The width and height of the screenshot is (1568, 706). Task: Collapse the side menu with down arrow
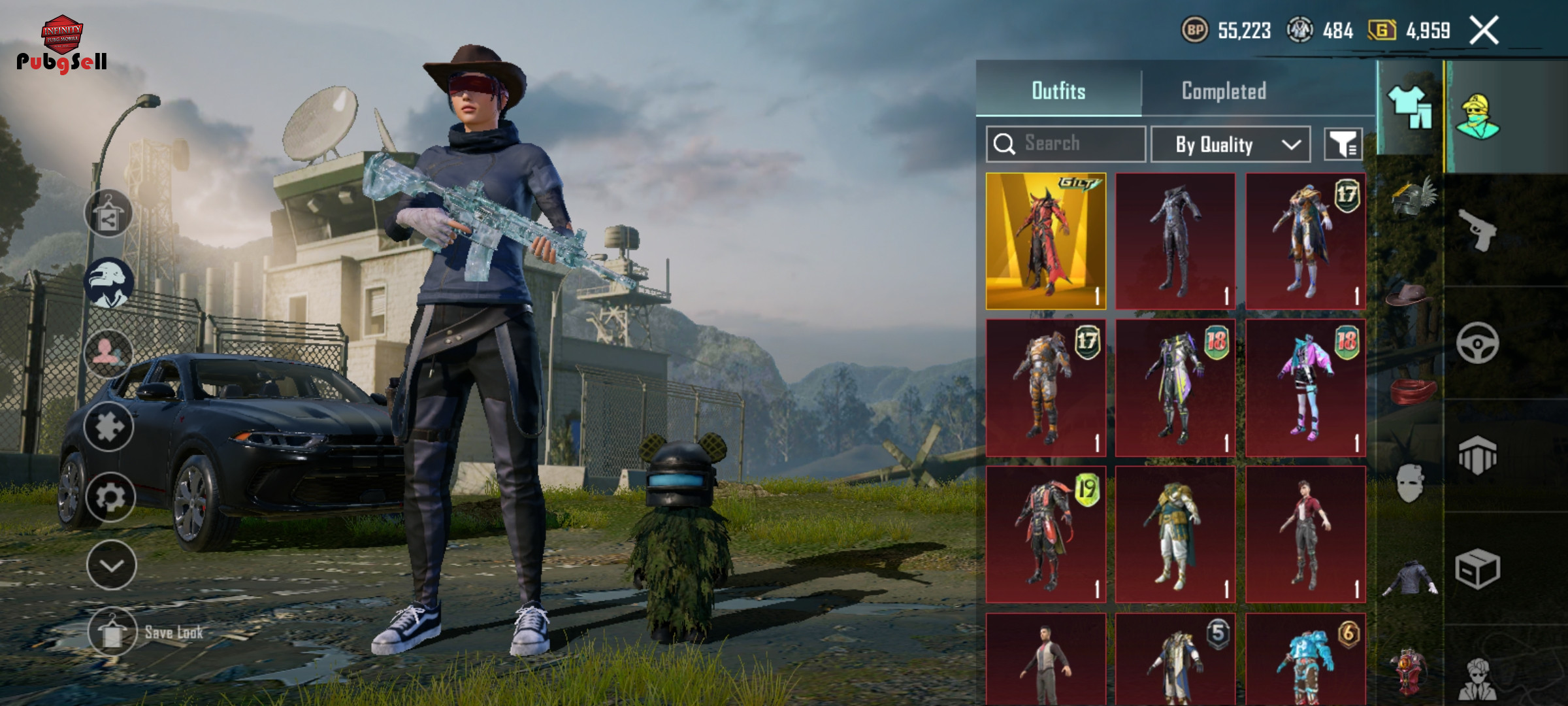point(111,565)
